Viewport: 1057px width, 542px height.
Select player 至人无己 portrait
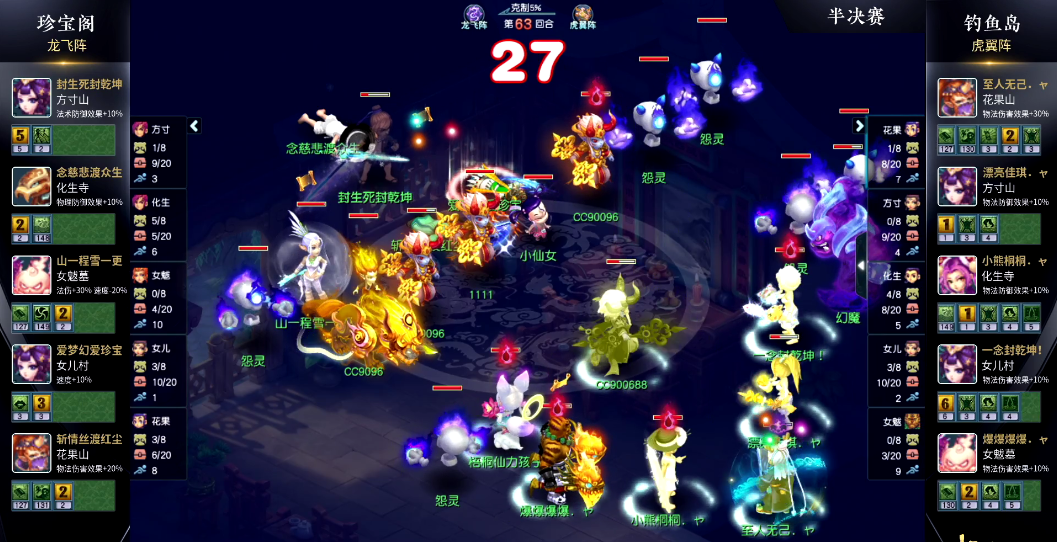[x=957, y=97]
